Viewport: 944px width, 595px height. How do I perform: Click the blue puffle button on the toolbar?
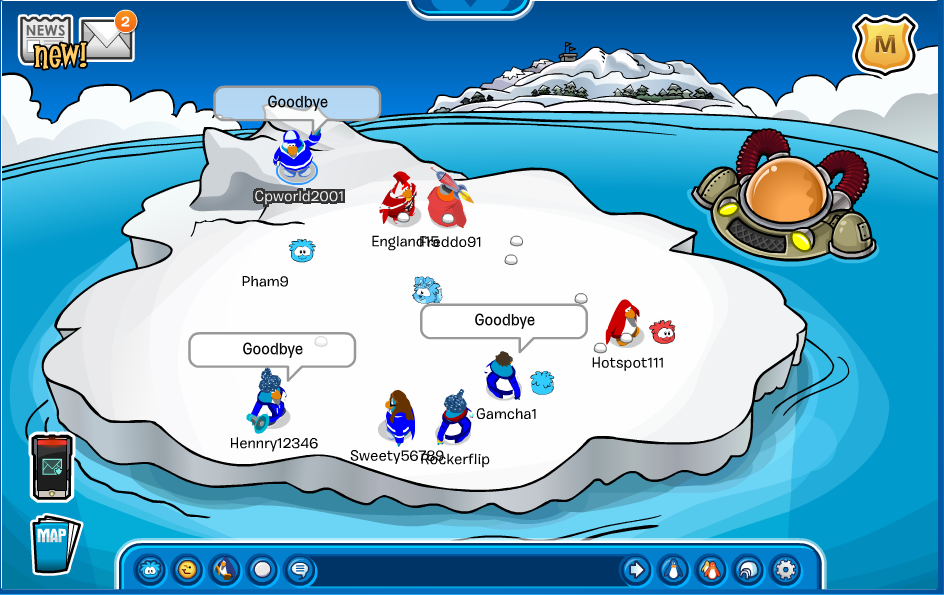pos(150,570)
